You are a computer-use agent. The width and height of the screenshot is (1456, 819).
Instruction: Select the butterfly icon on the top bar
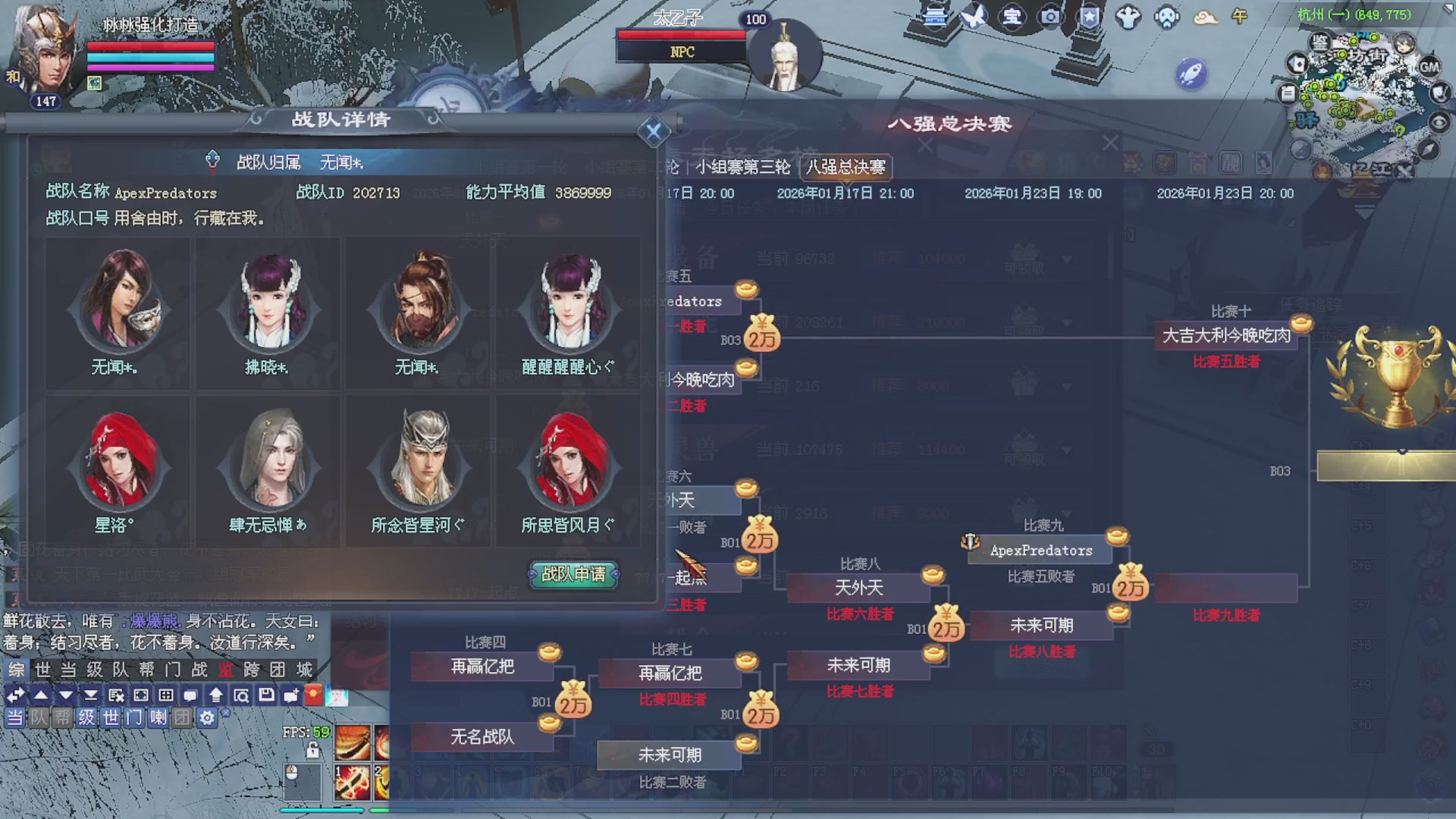[x=973, y=15]
